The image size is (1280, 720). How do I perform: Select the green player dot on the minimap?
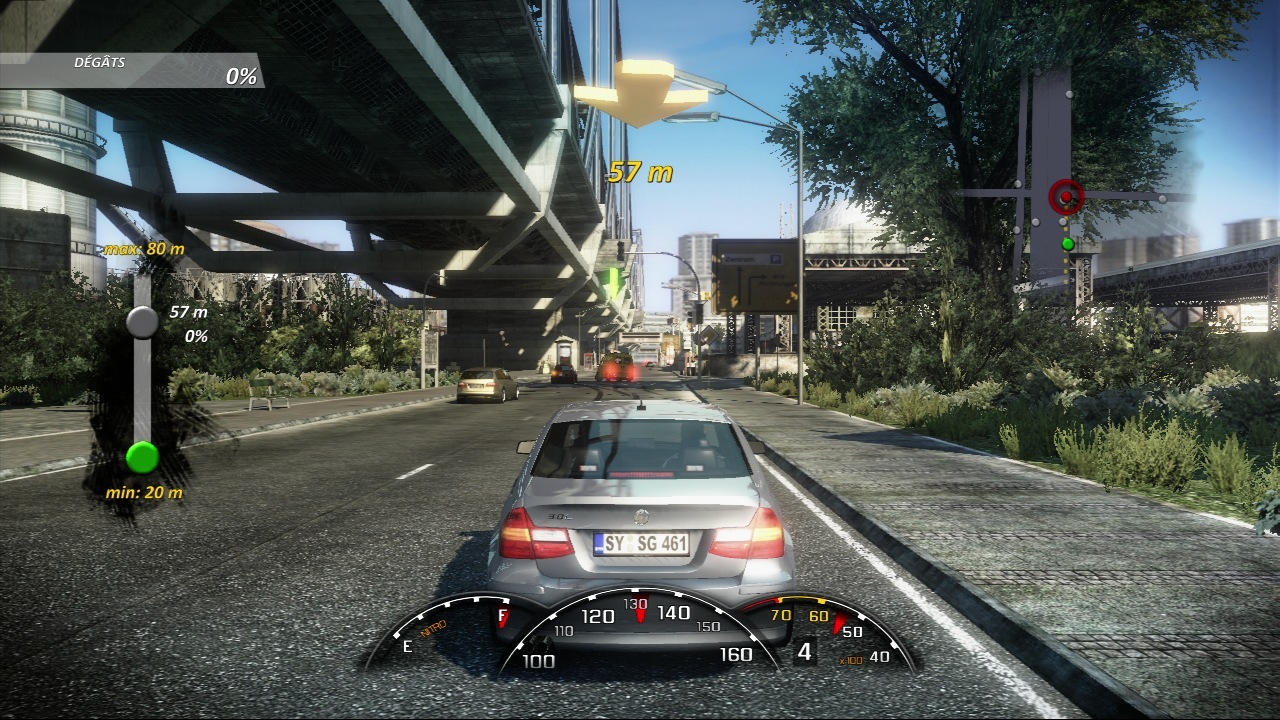(1067, 243)
